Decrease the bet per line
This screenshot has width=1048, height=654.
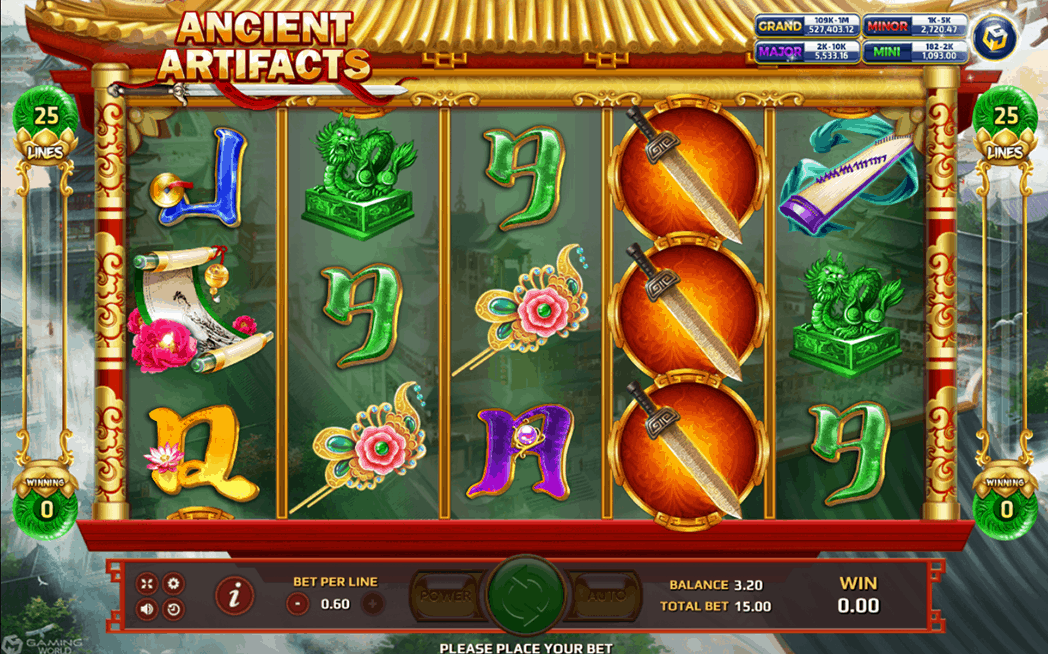coord(297,603)
